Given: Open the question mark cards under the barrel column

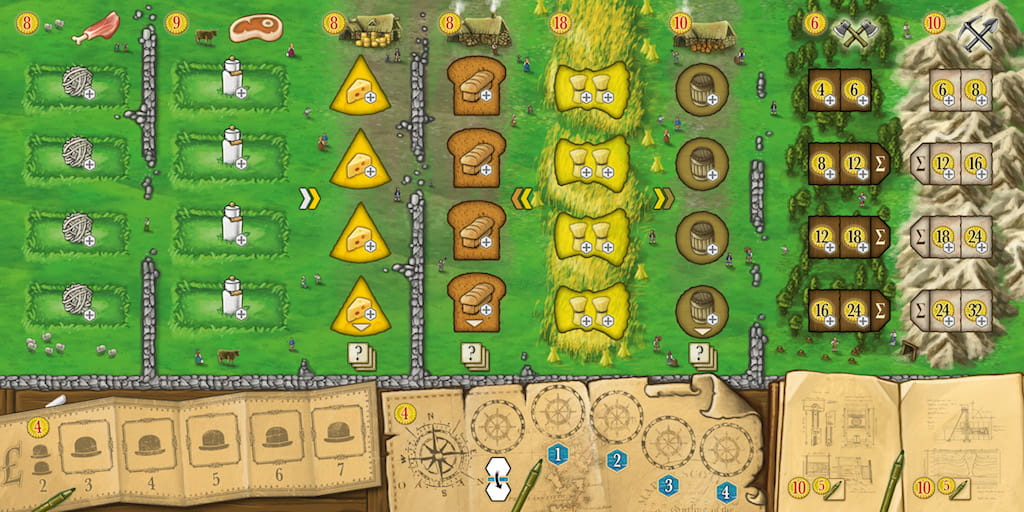Looking at the screenshot, I should click(x=701, y=354).
